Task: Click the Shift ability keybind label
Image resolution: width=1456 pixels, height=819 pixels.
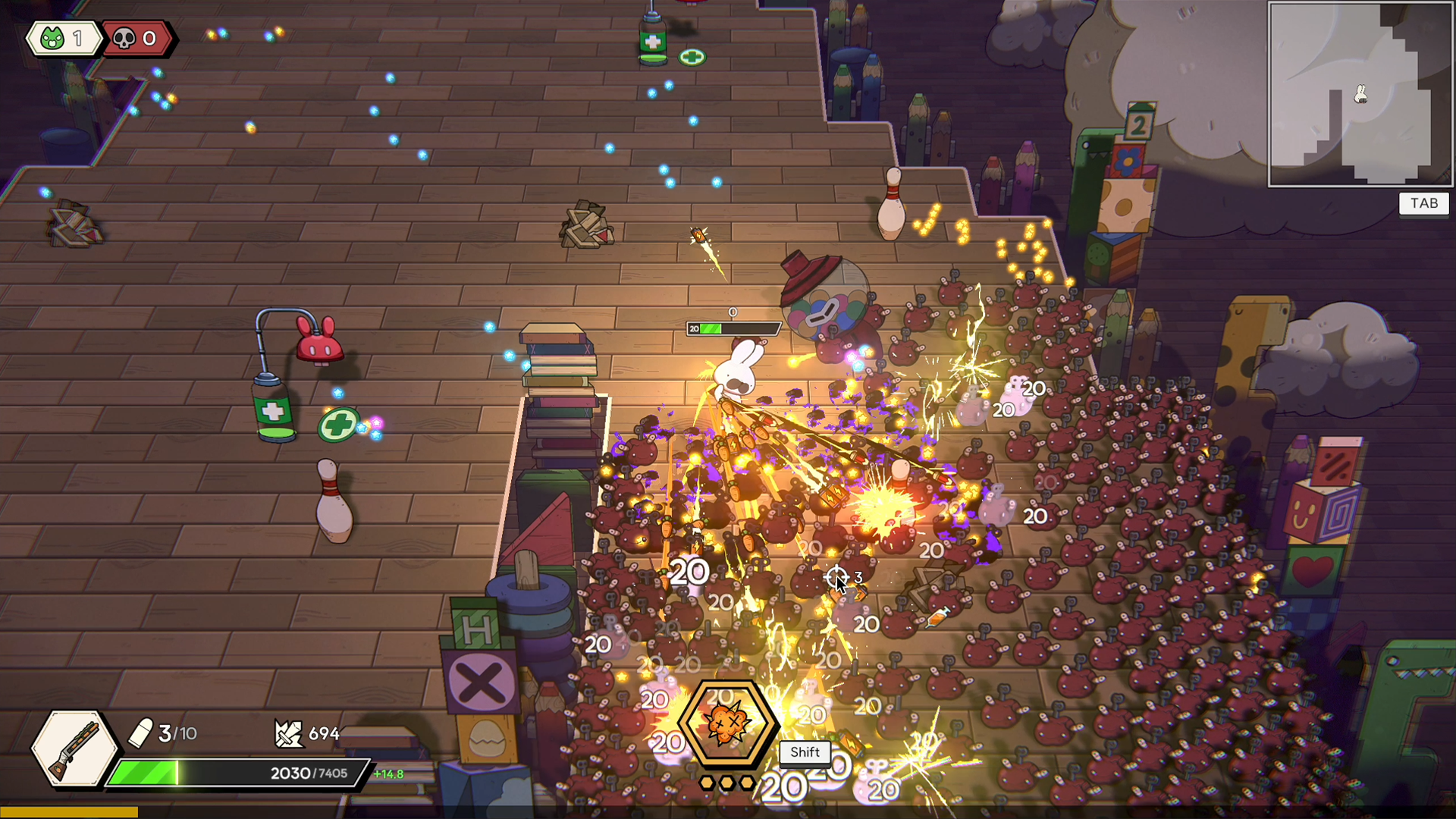Action: [804, 753]
